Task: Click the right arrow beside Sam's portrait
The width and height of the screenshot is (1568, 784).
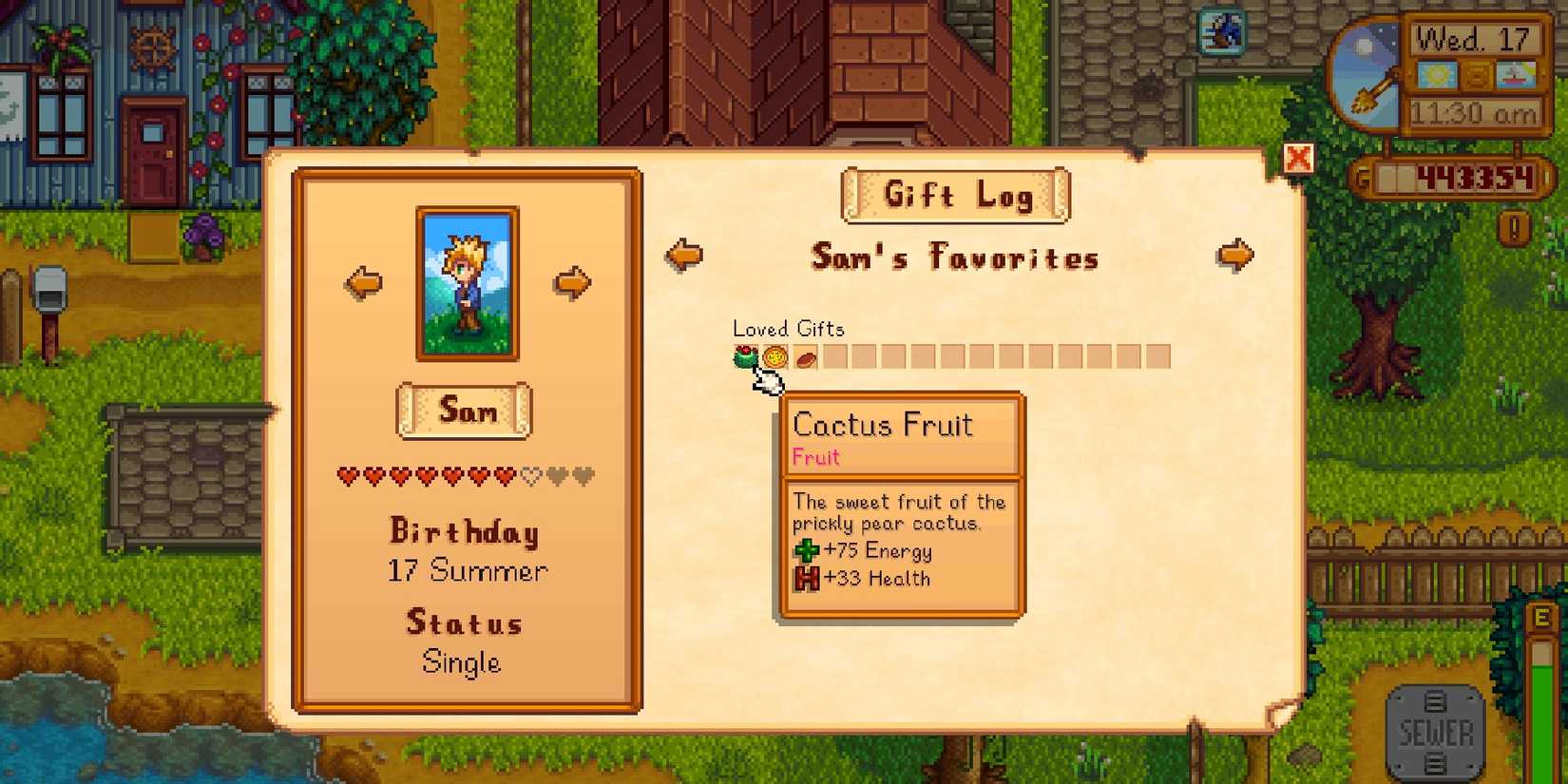Action: click(570, 281)
